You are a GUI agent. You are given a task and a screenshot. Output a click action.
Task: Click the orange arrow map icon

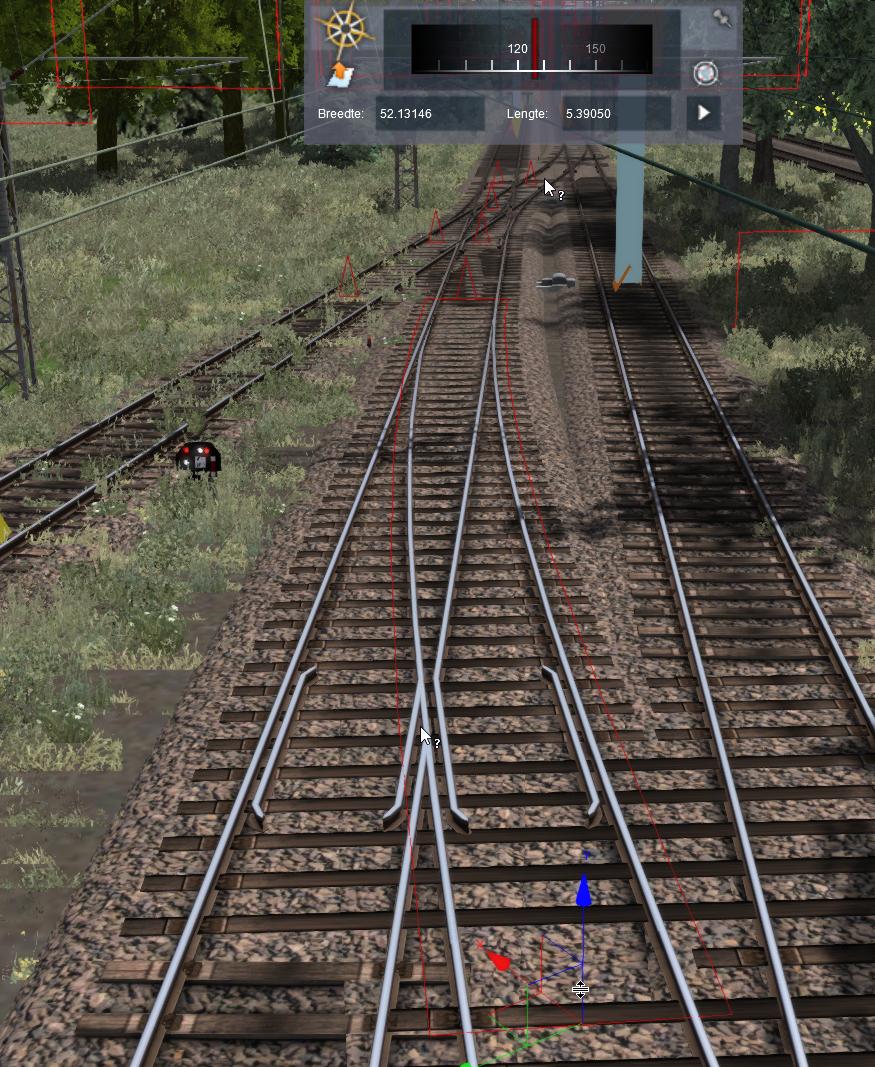pyautogui.click(x=341, y=73)
